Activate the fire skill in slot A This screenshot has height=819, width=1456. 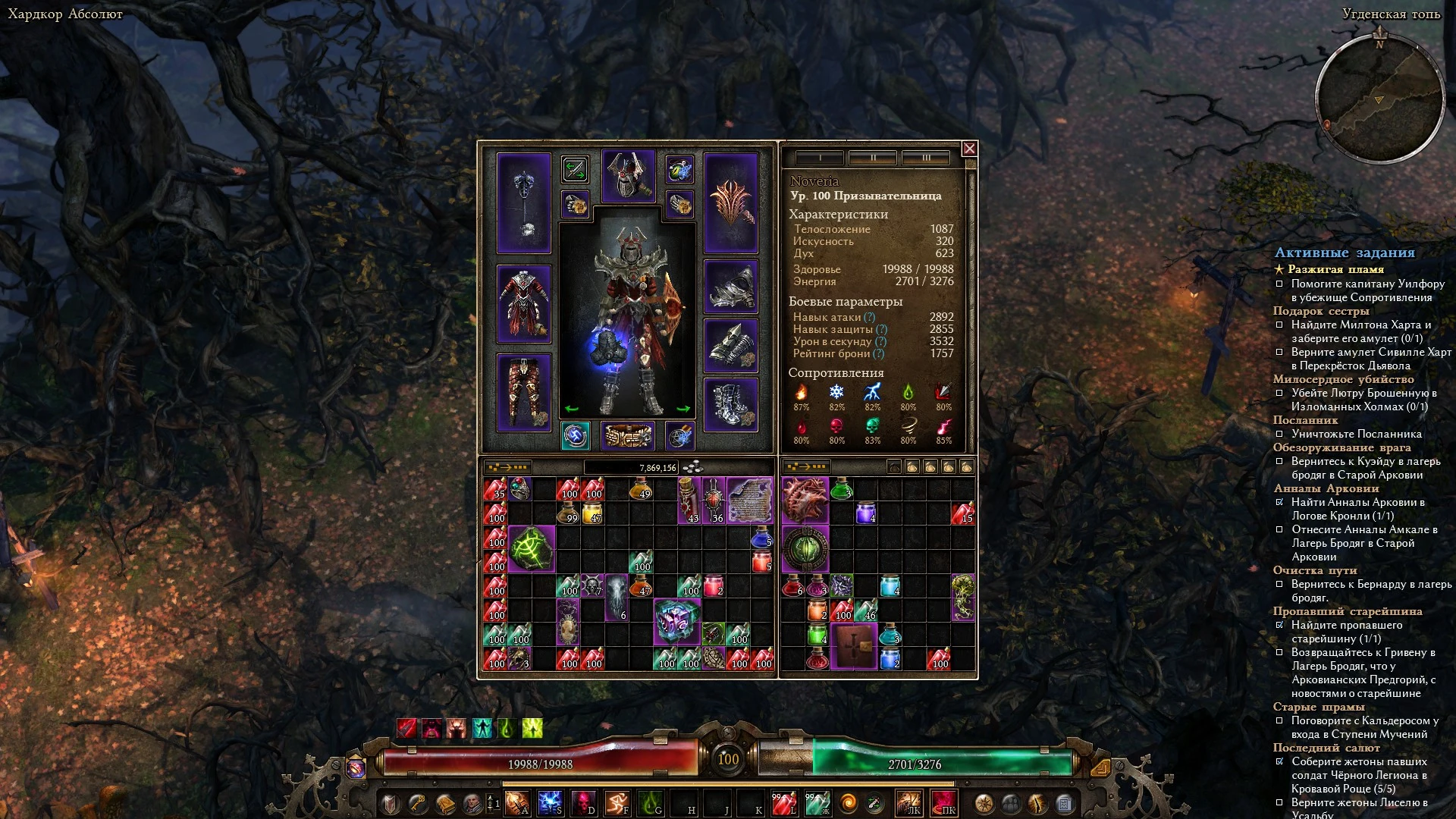(x=517, y=802)
